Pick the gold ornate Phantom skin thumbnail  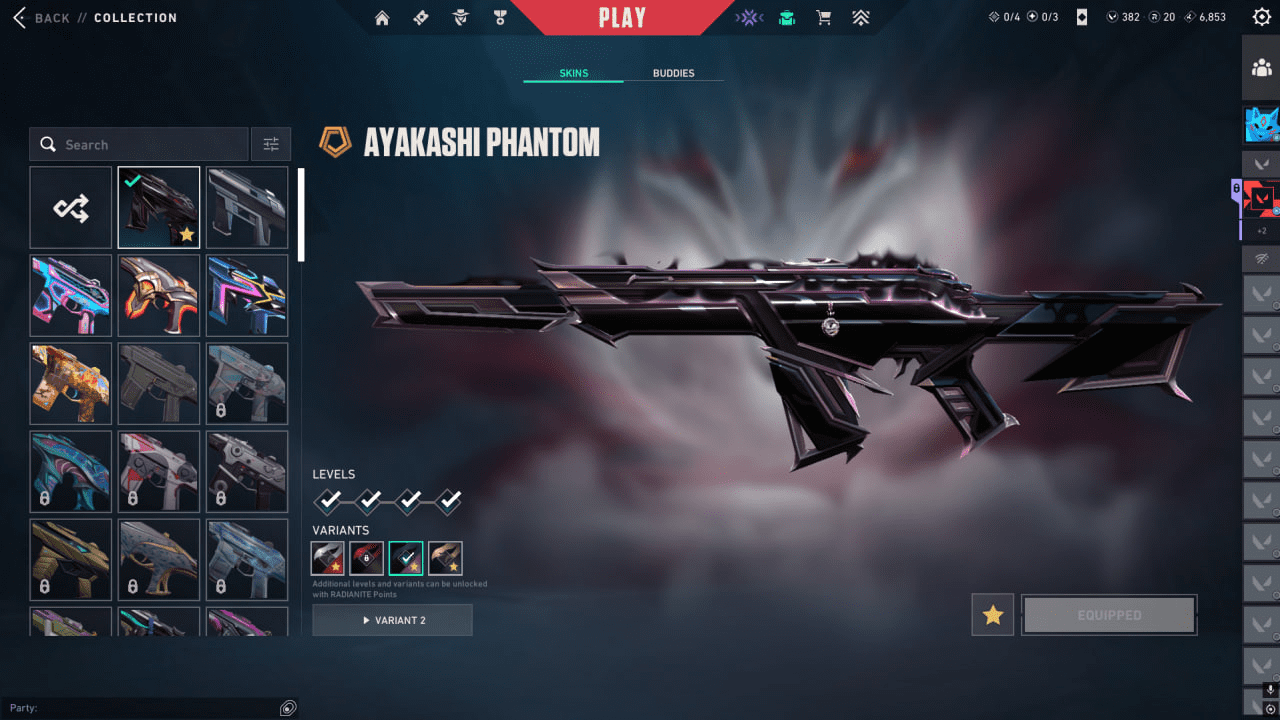pyautogui.click(x=71, y=384)
